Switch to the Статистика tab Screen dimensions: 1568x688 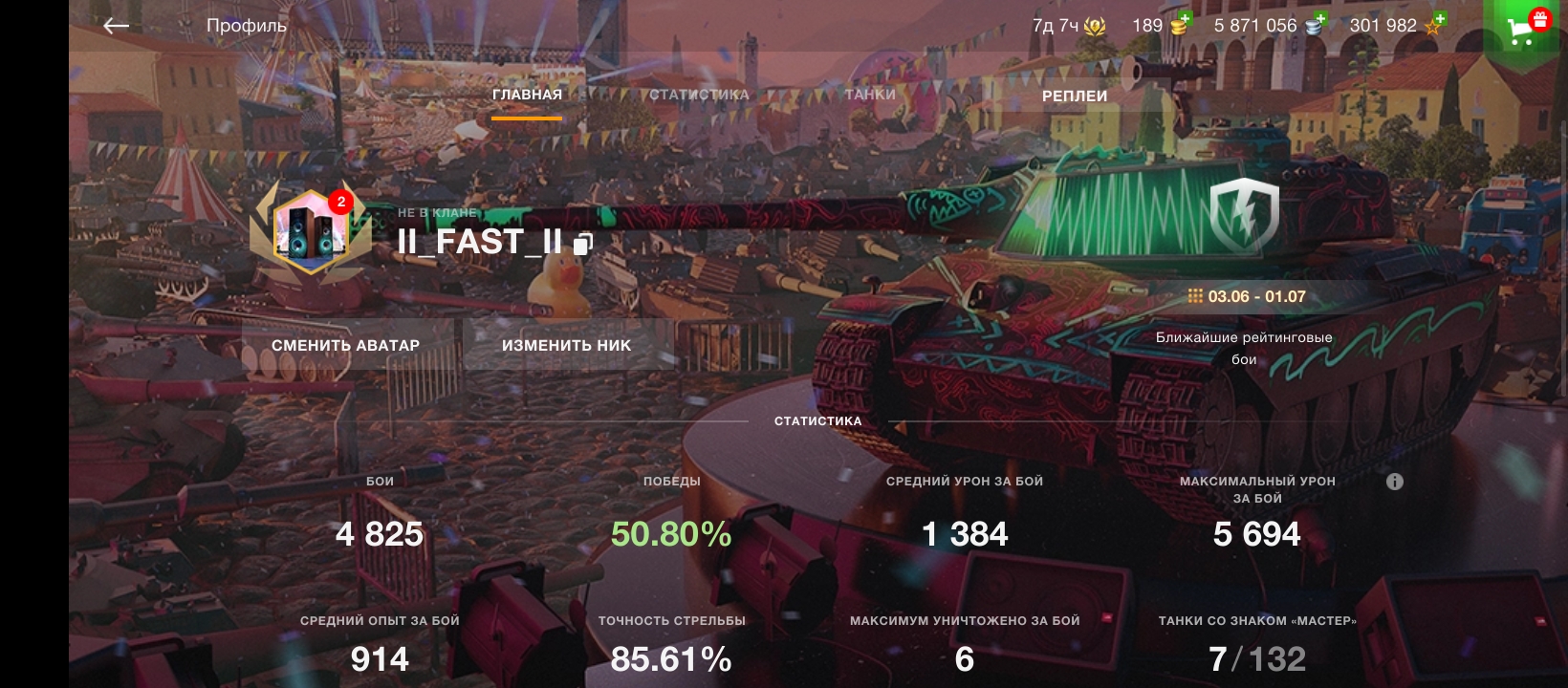699,95
